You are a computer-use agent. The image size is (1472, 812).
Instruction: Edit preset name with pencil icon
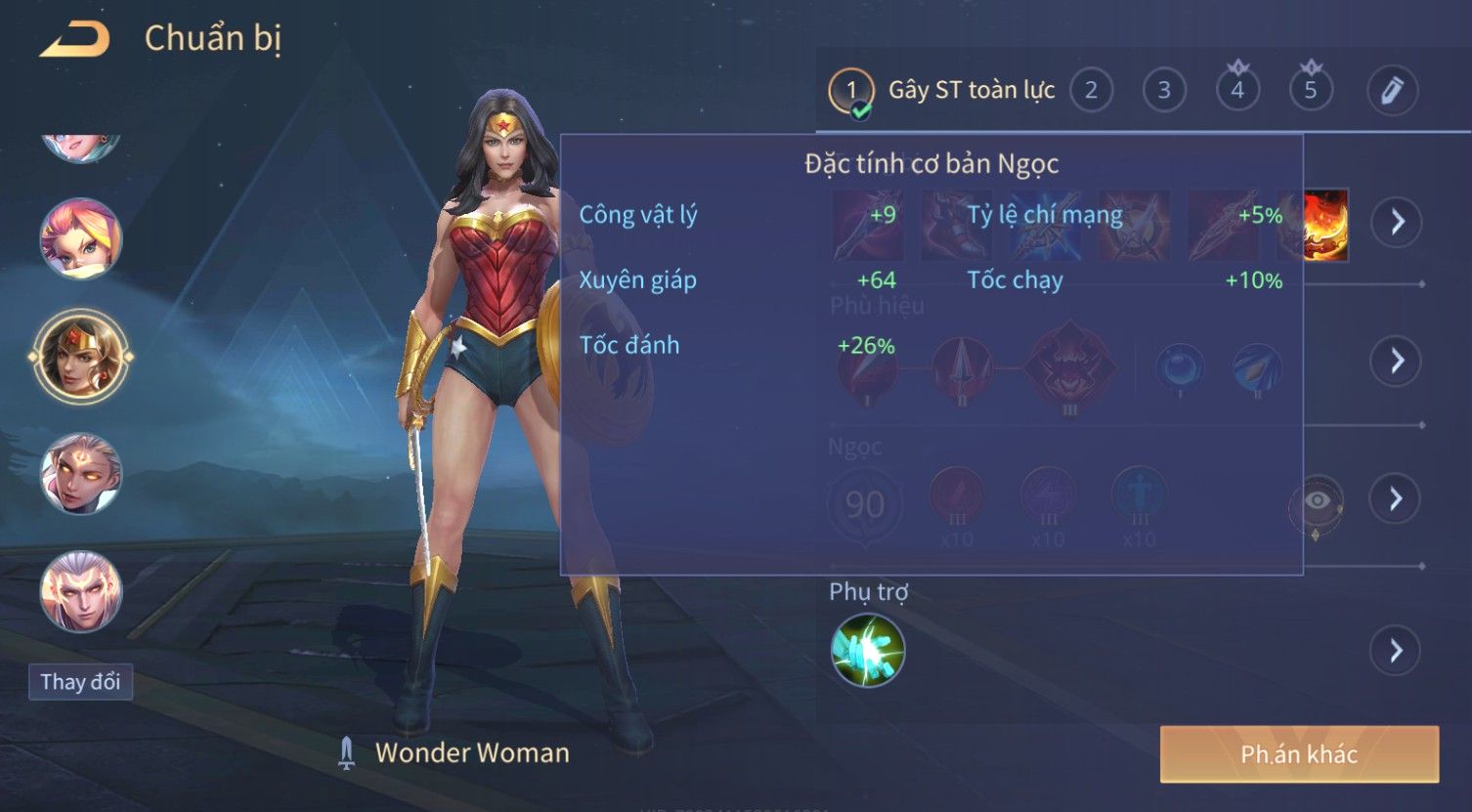(1392, 91)
